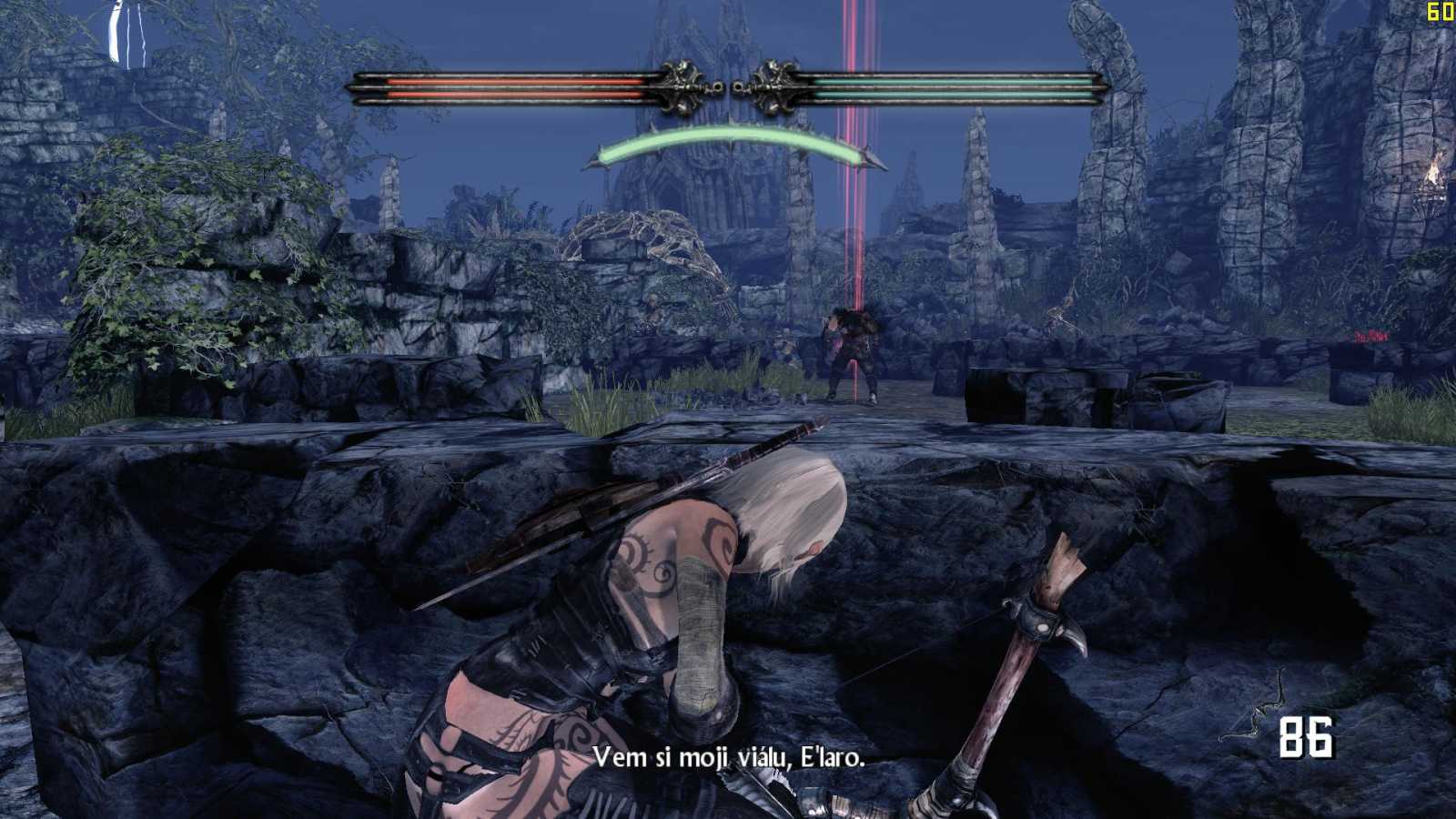
Task: Click the spiked tip of stamina arc
Action: click(870, 159)
